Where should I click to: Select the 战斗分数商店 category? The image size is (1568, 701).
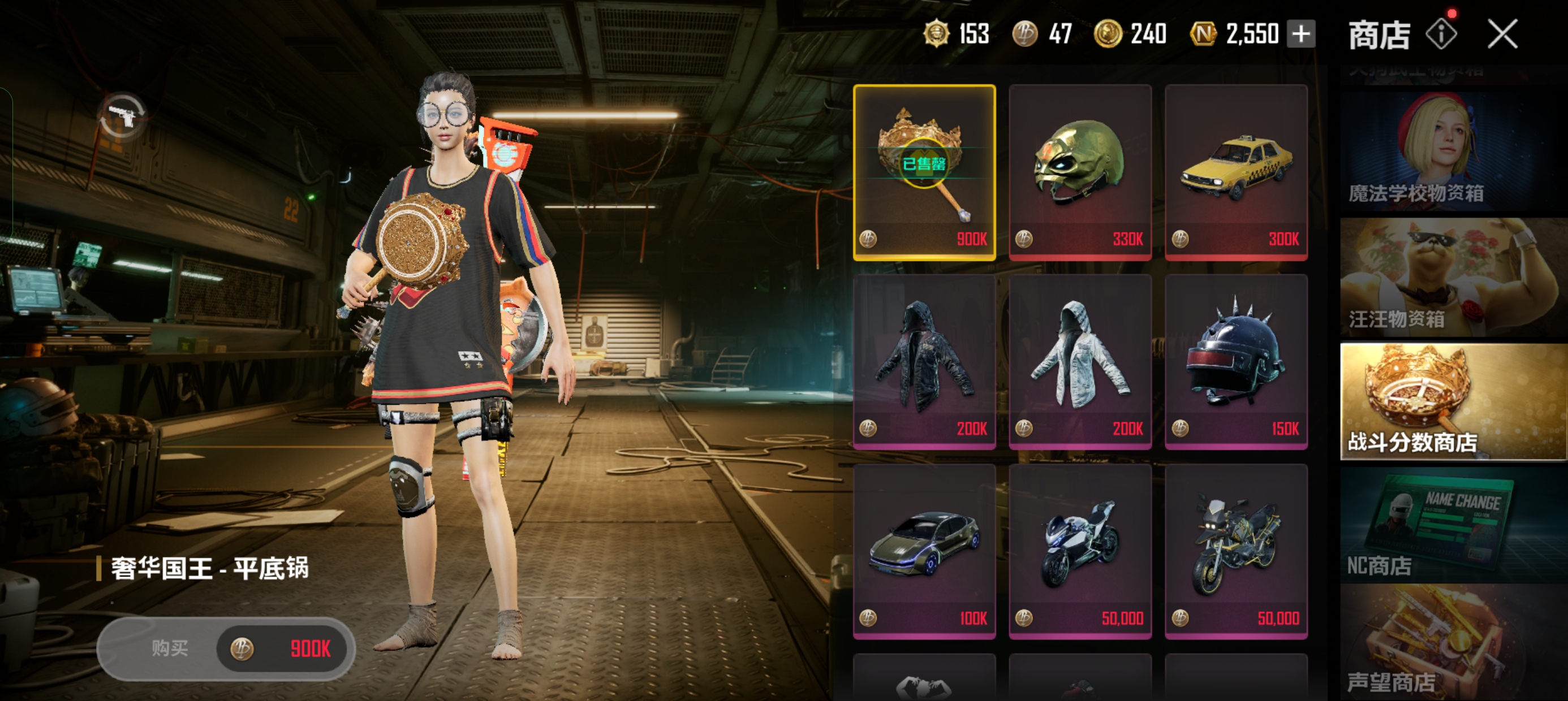(x=1453, y=401)
